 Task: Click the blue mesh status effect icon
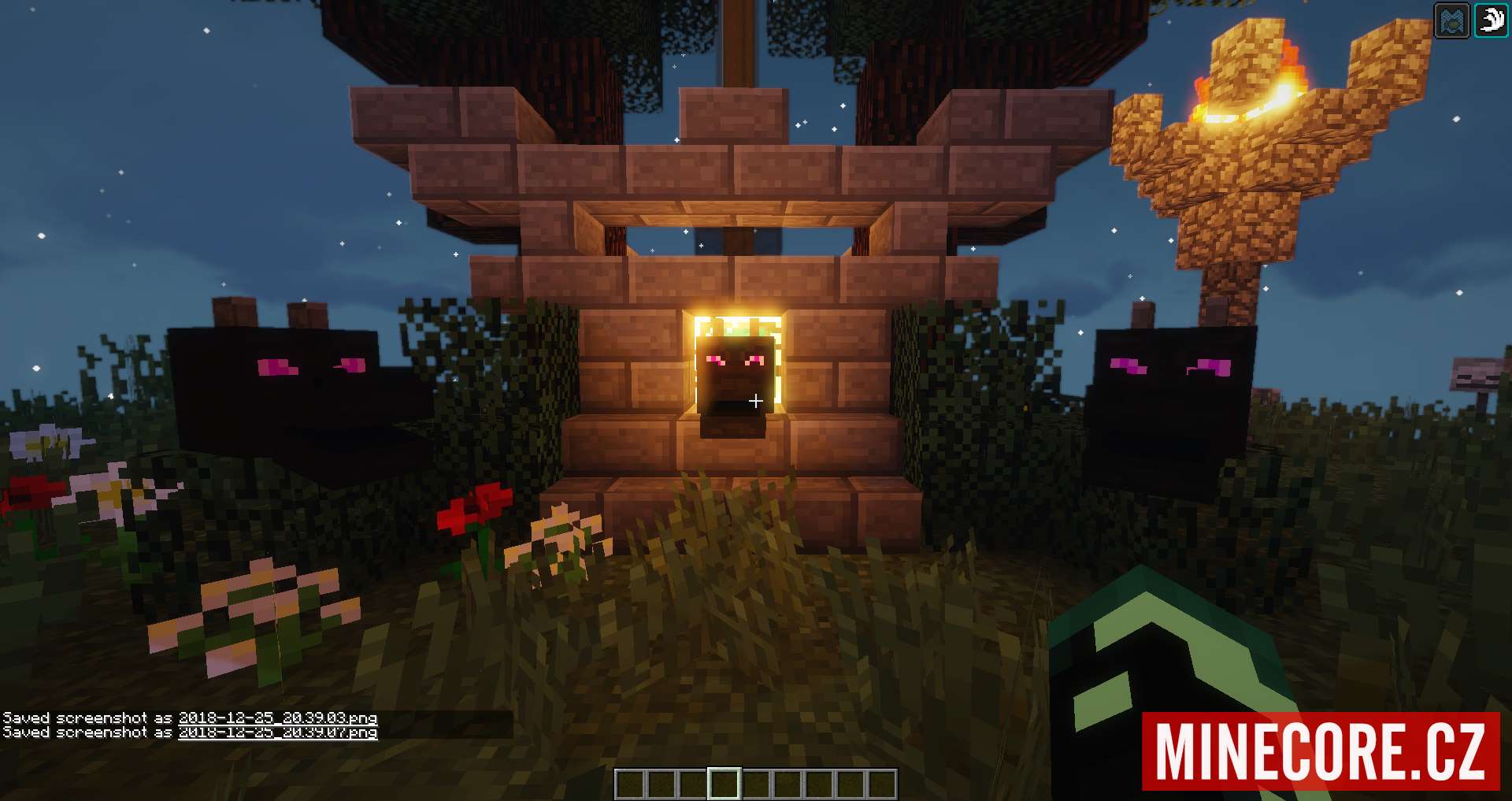1452,20
